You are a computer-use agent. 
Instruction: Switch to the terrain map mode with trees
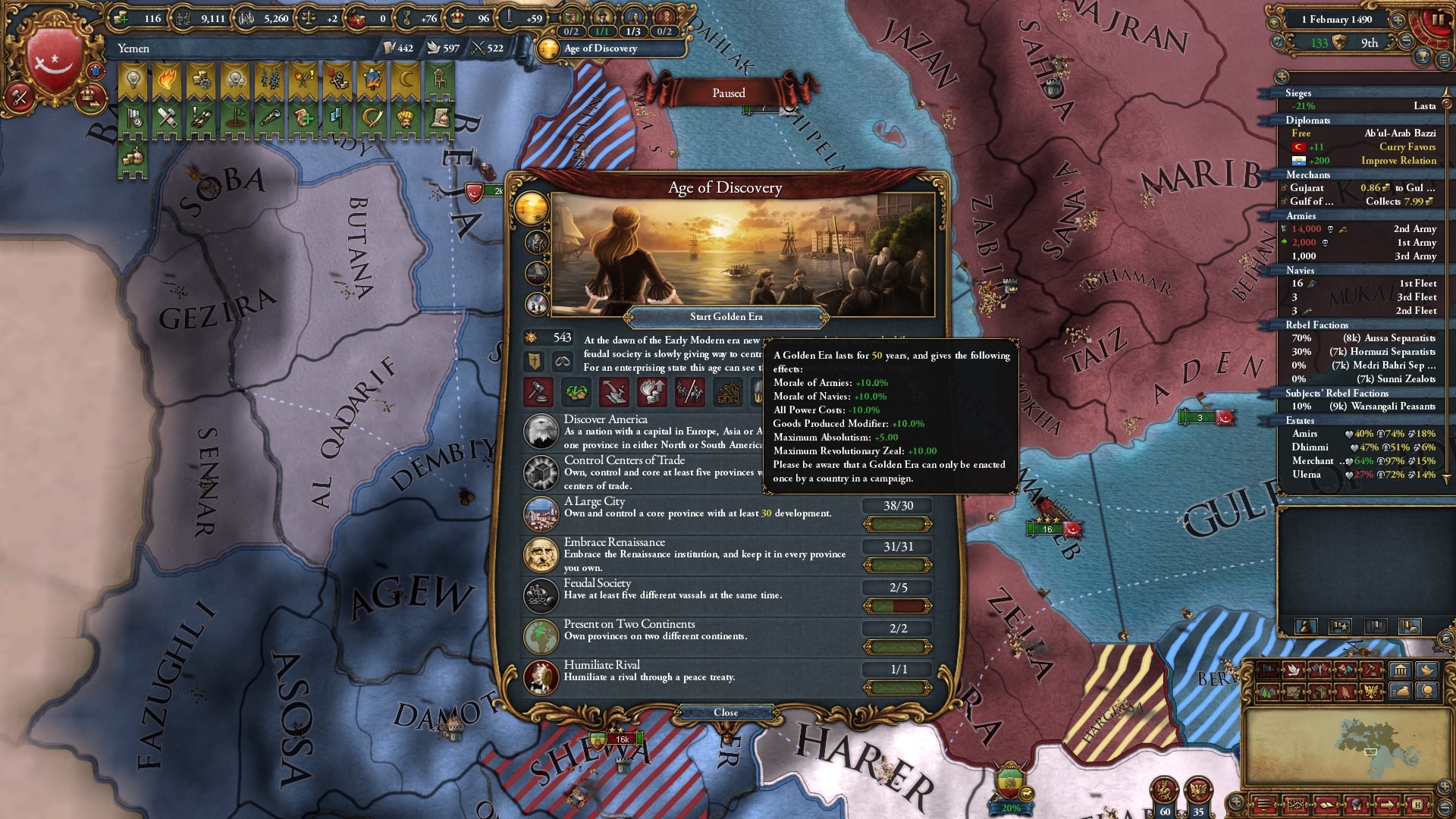(x=1266, y=691)
